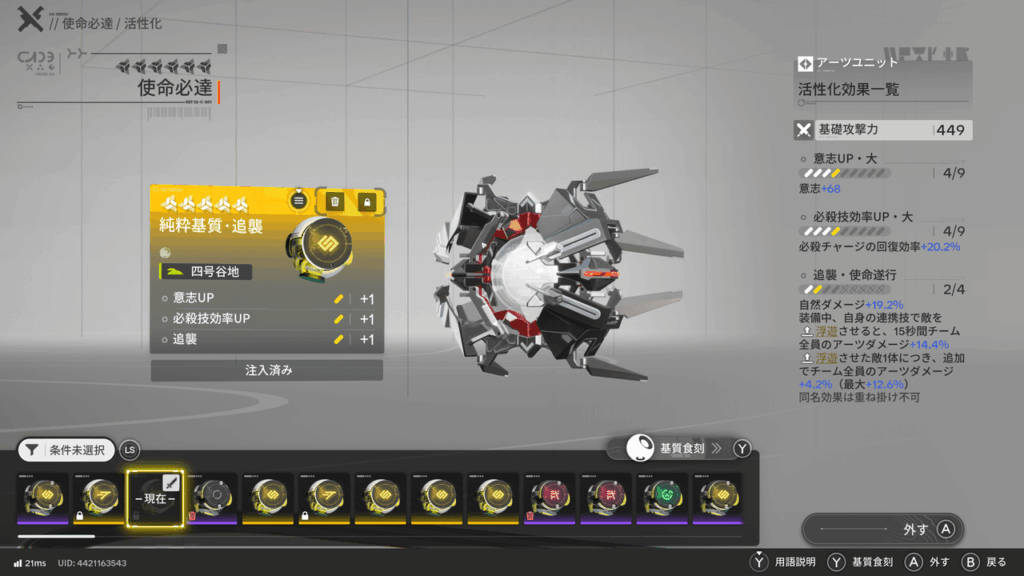Open the three-line menu on essence card

tap(298, 201)
